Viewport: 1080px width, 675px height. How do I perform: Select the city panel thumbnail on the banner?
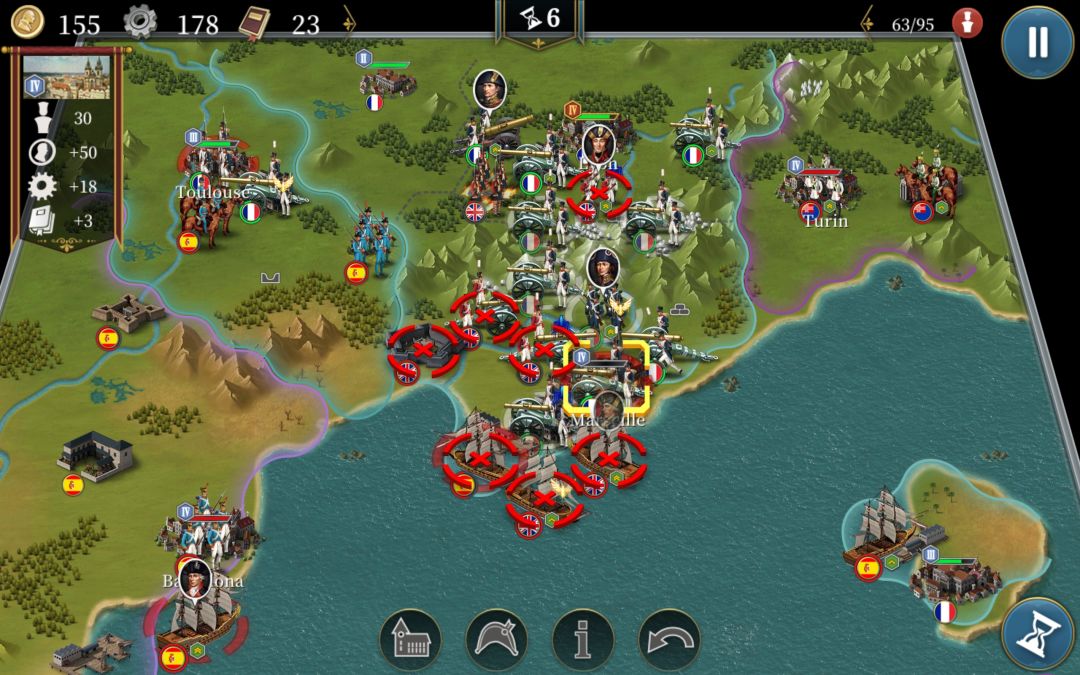tap(66, 77)
